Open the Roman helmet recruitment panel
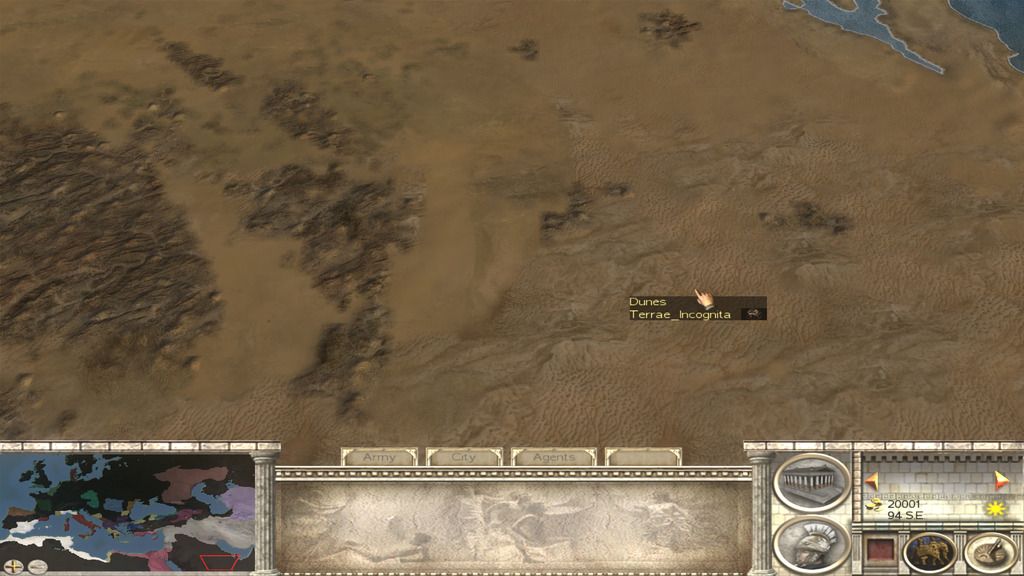Screen dimensions: 1024x576 tap(811, 542)
